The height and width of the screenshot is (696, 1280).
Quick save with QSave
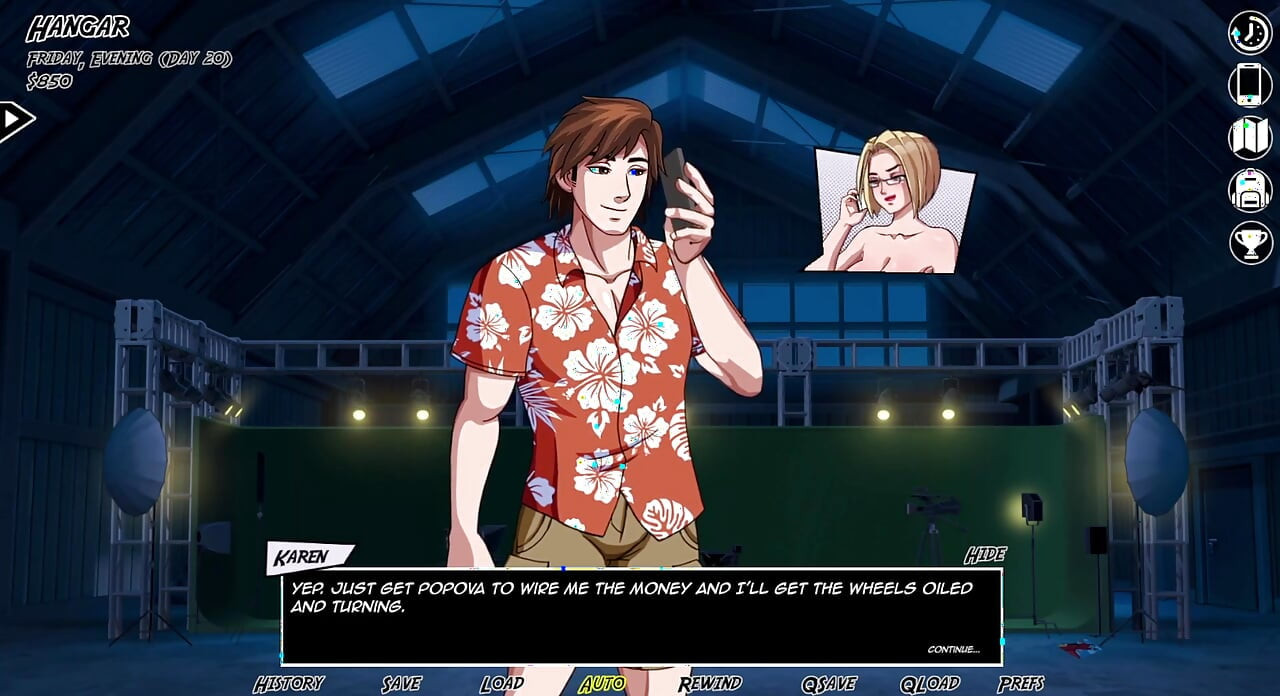[828, 684]
